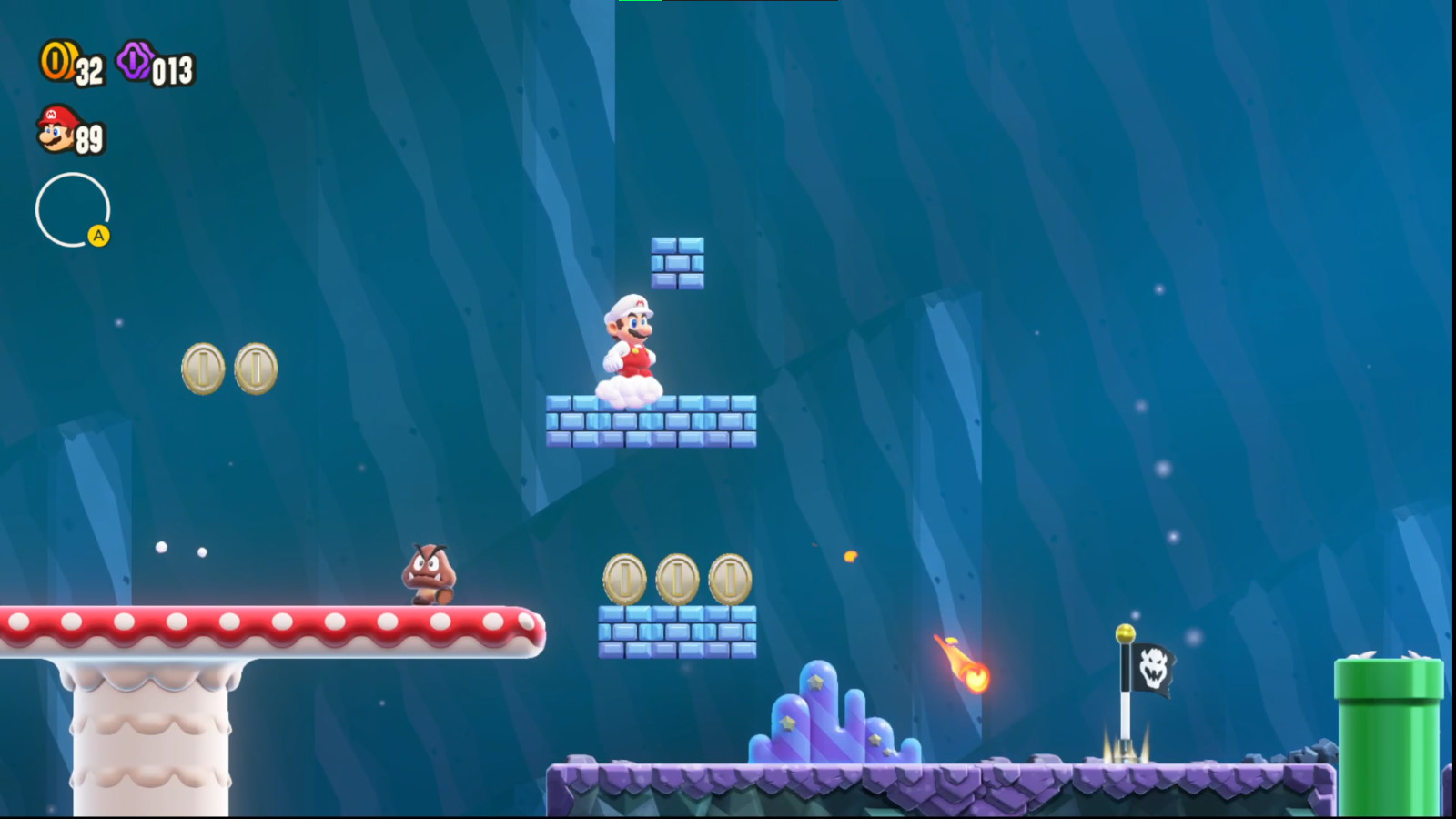Click the Bowser flag on the pole
Viewport: 1456px width, 819px height.
point(1152,668)
